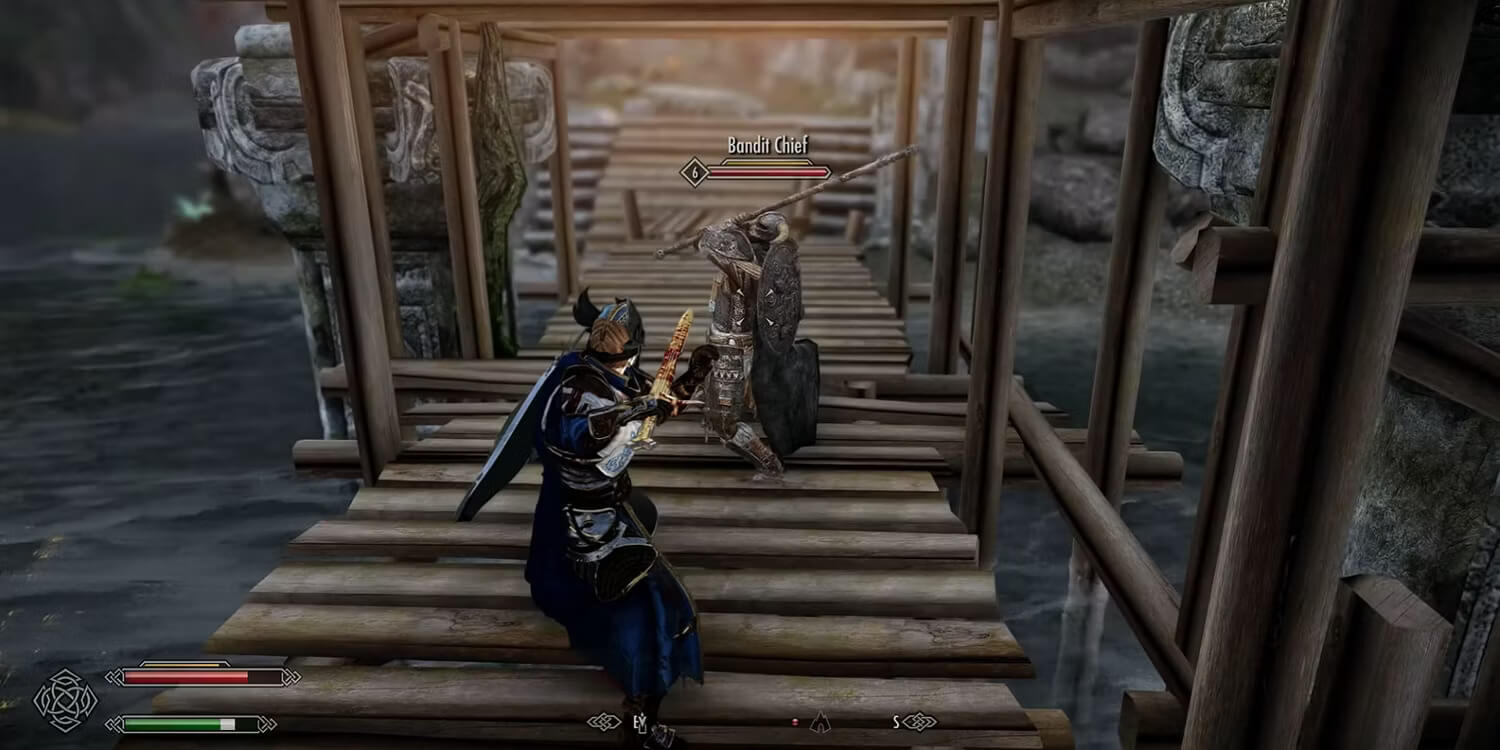Click the S direction marker on the compass
The height and width of the screenshot is (750, 1500).
click(x=897, y=721)
